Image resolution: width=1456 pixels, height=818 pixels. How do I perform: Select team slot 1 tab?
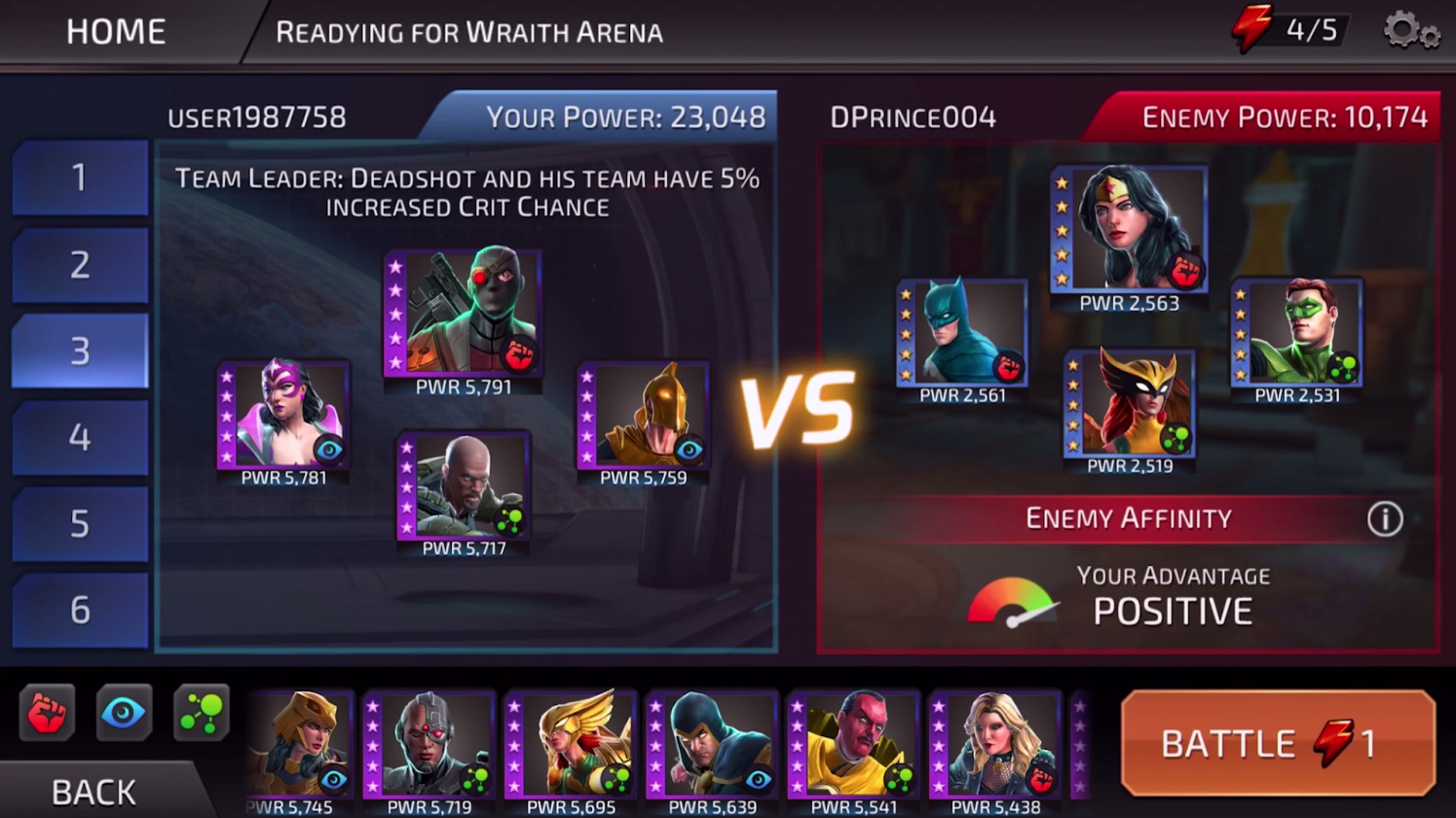[x=80, y=177]
